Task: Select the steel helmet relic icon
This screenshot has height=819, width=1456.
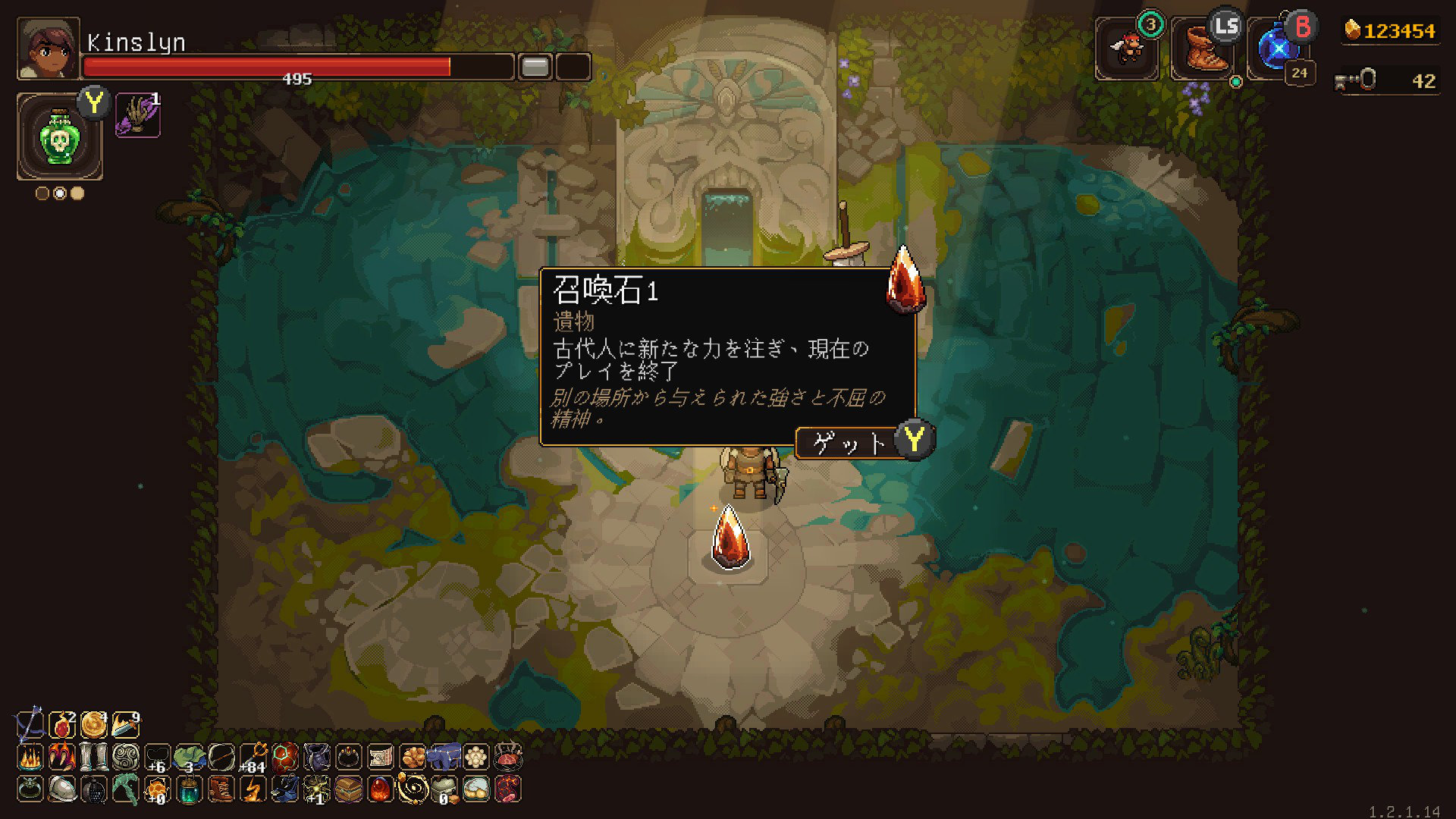Action: click(x=62, y=789)
